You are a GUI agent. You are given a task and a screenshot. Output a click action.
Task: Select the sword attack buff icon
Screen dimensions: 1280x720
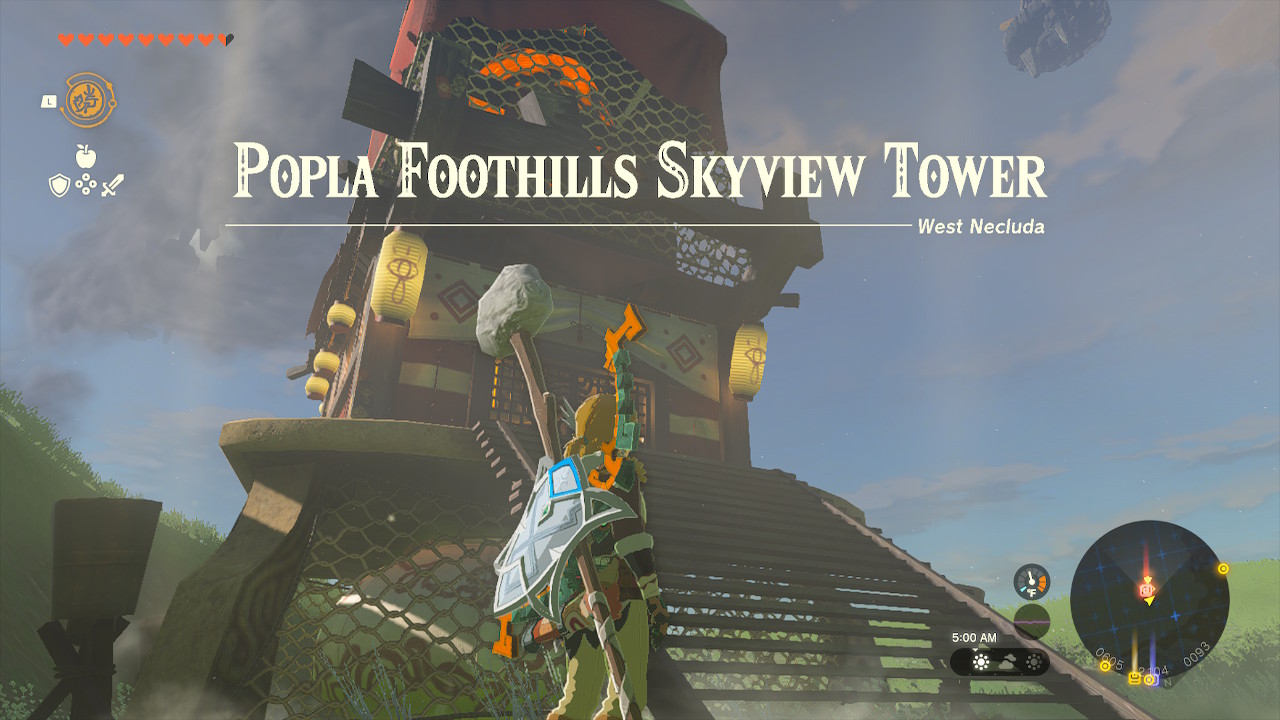[112, 185]
